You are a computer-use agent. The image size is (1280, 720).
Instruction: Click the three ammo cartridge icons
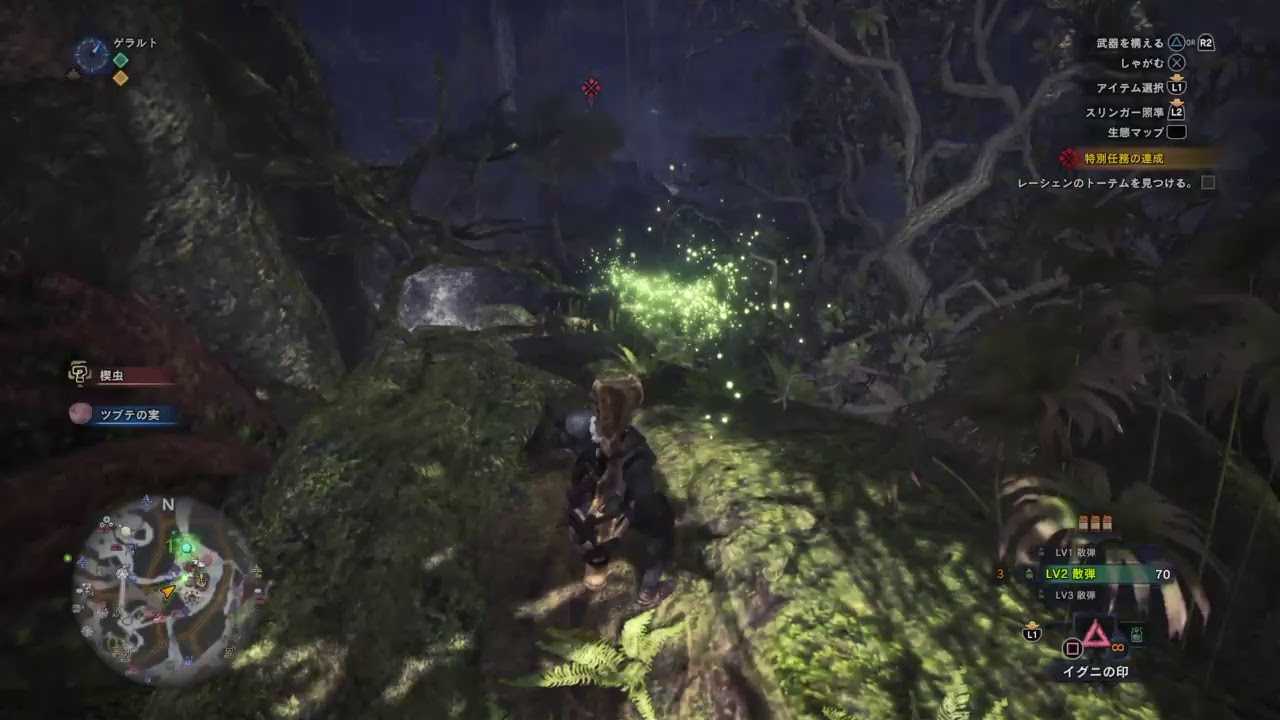pos(1096,522)
